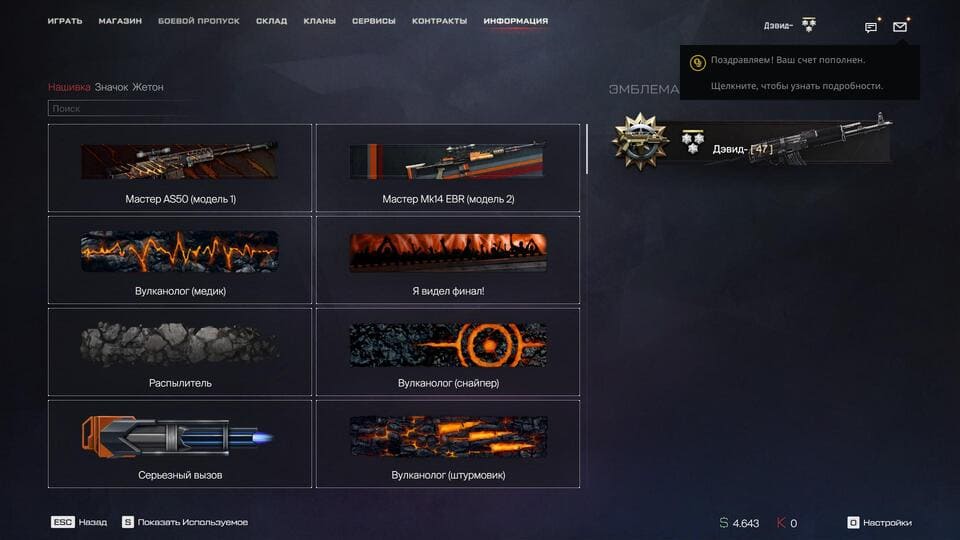Select the Вулканолог (медик) patch
Viewport: 960px width, 540px height.
[181, 260]
